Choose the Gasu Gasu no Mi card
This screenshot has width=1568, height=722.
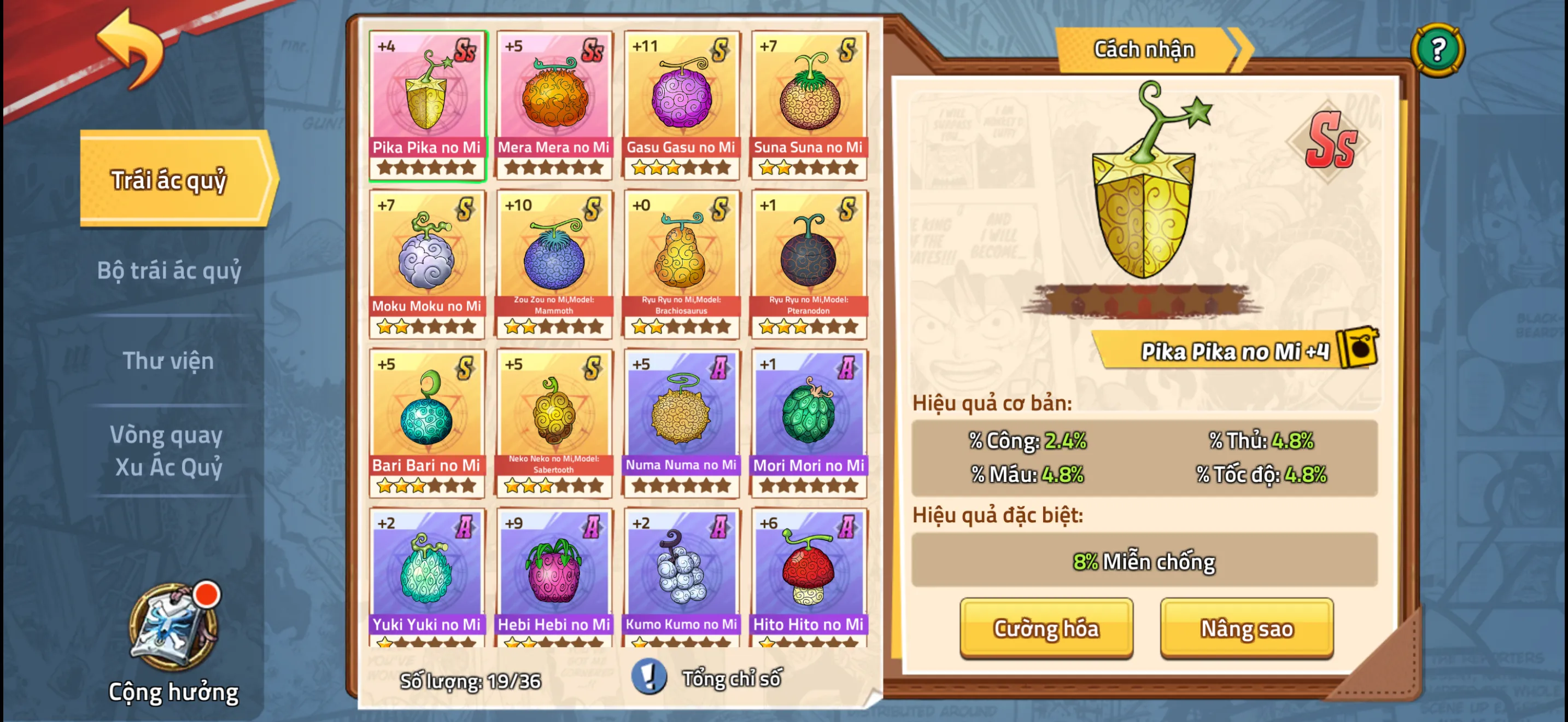coord(681,104)
